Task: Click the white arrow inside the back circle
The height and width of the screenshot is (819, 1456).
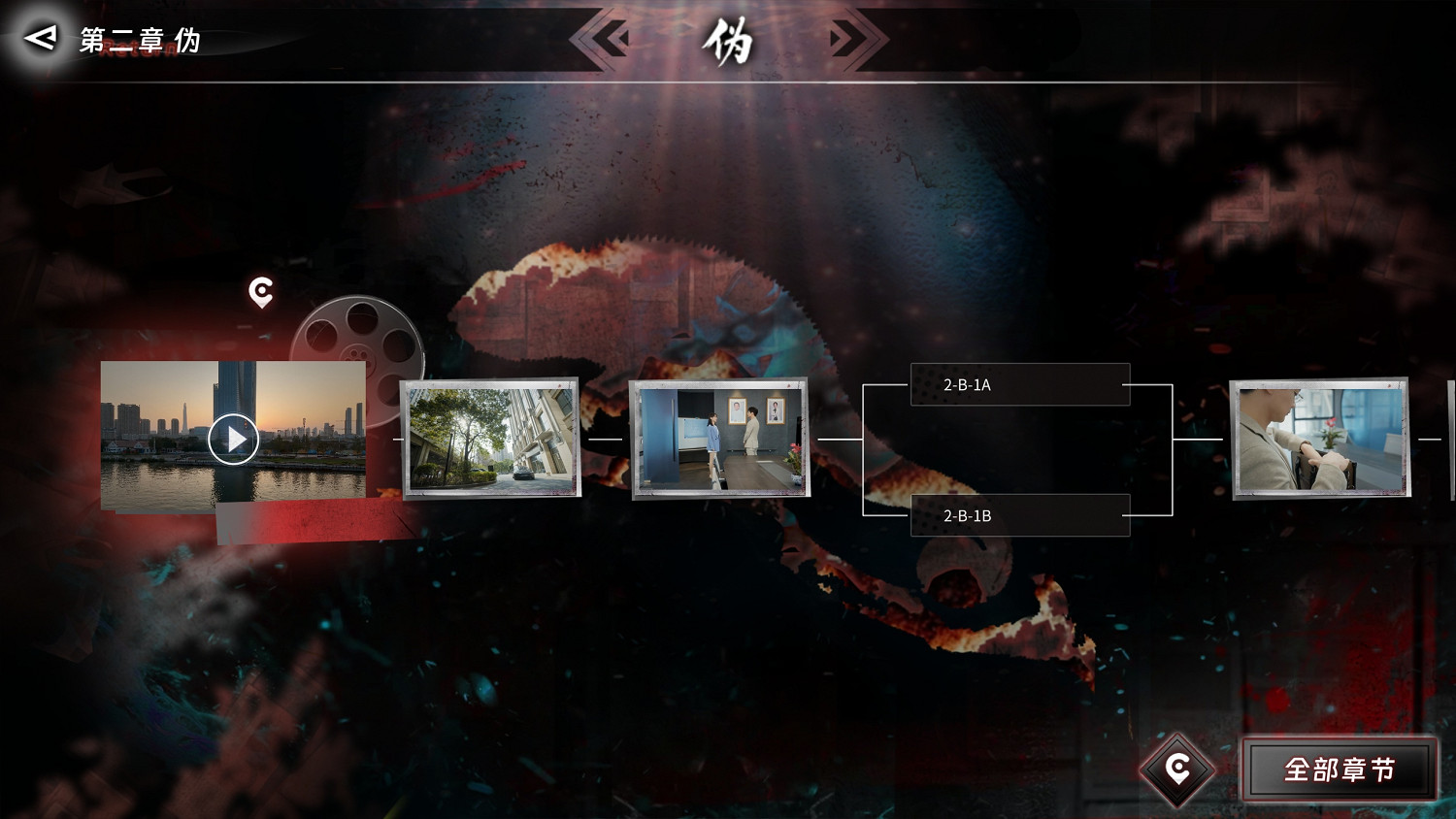Action: 39,39
